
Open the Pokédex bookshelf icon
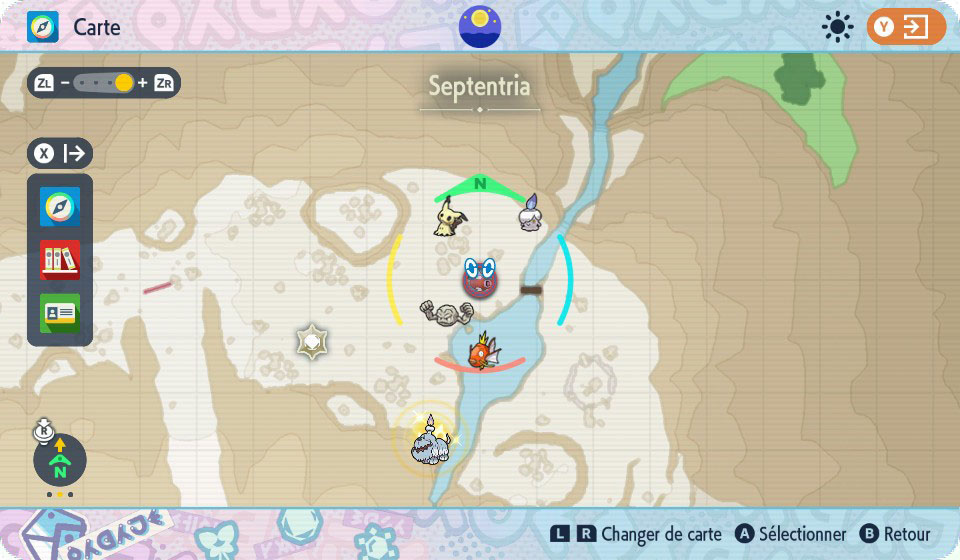click(60, 260)
